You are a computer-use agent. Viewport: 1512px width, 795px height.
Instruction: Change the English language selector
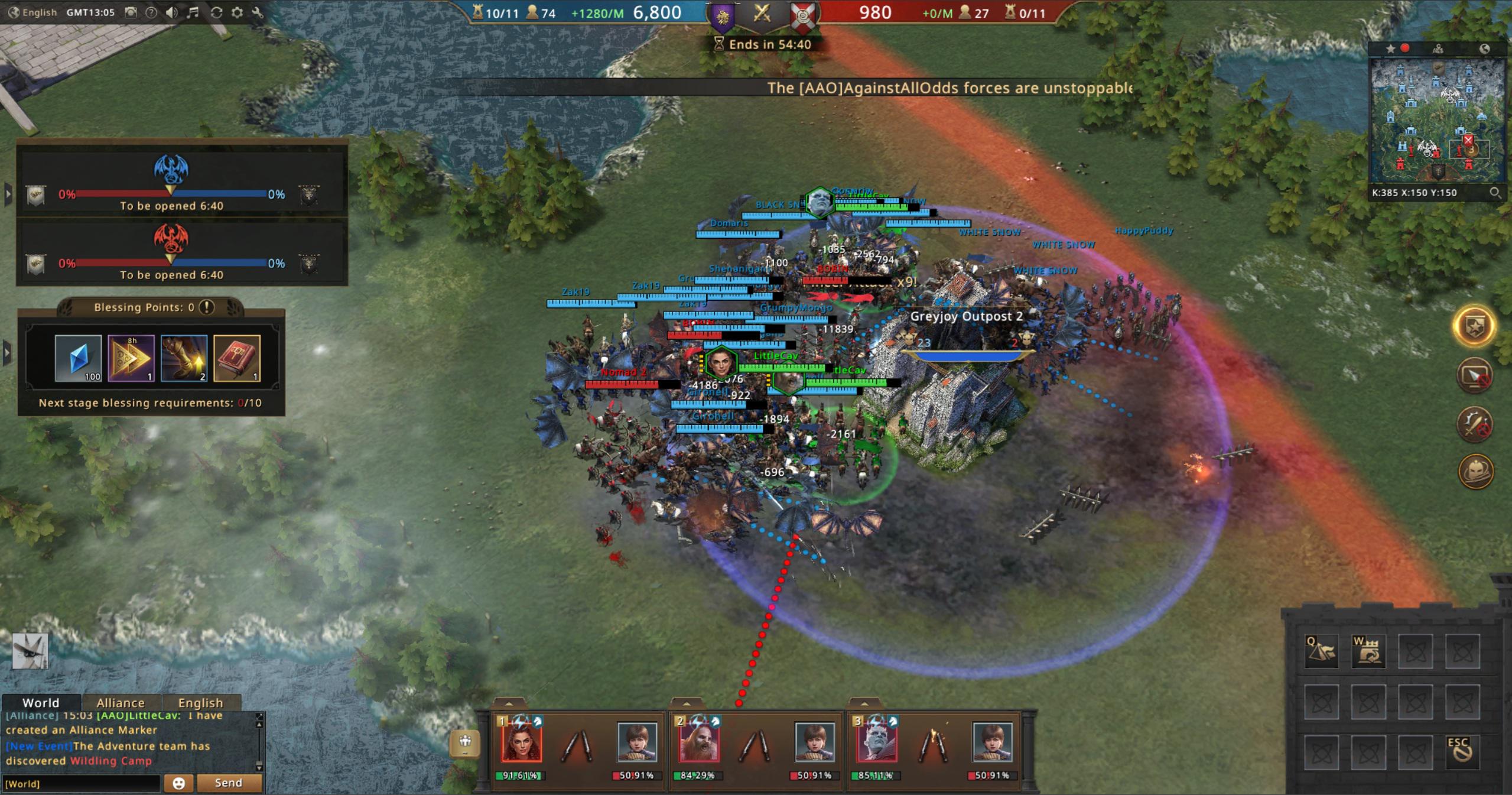click(x=33, y=12)
